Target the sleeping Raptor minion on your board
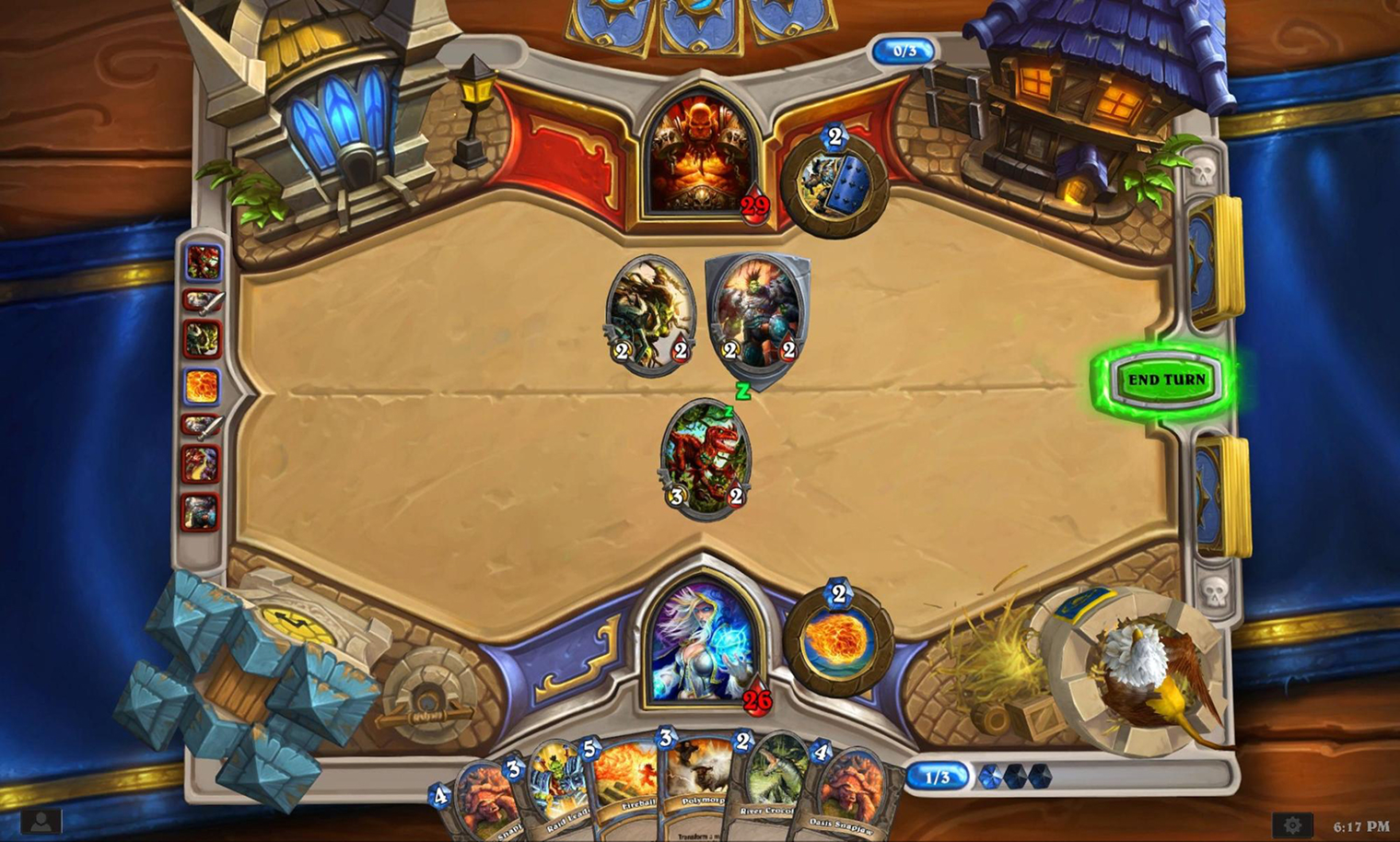1400x842 pixels. pyautogui.click(x=706, y=456)
